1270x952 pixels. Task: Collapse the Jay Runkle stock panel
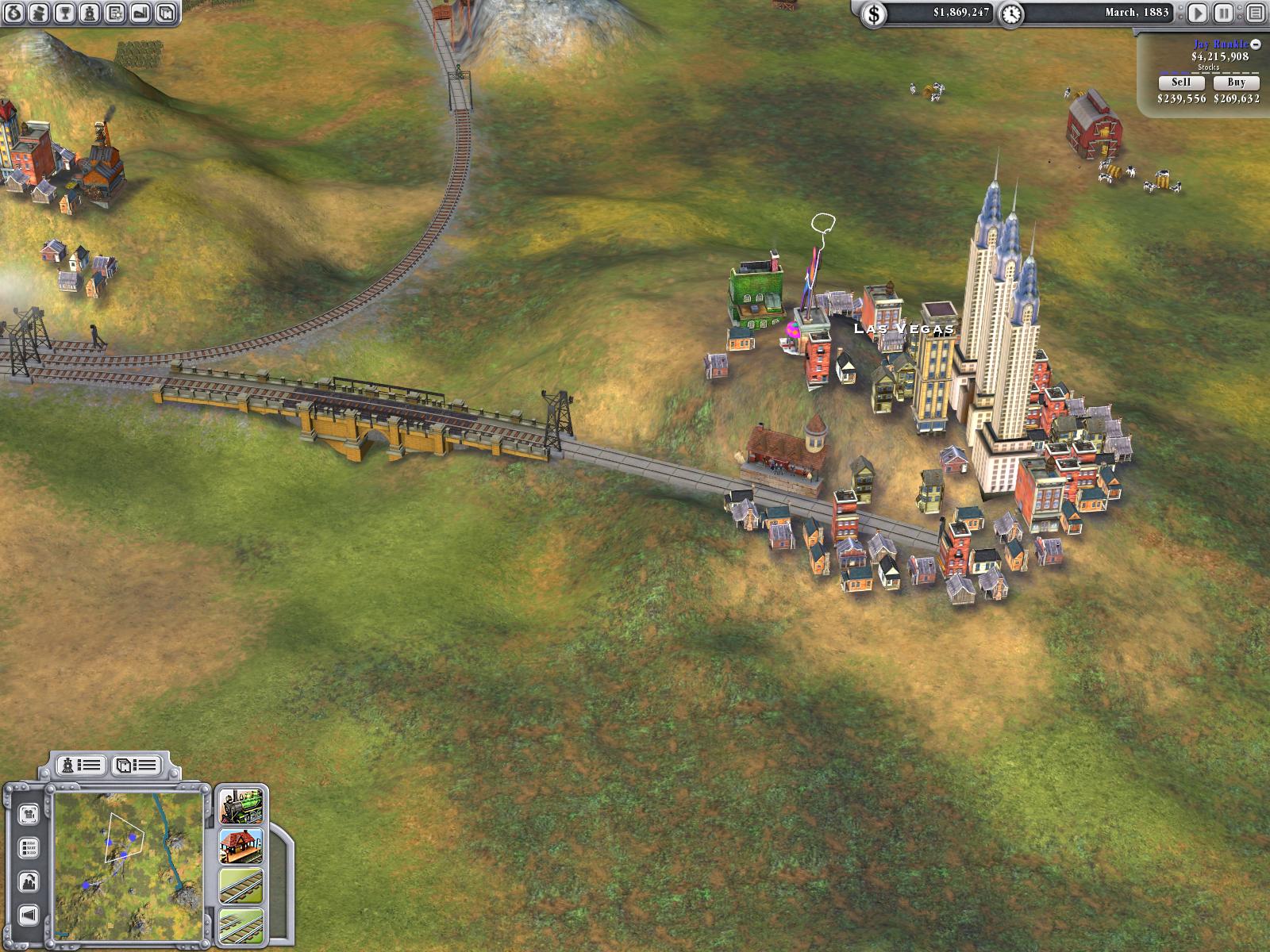1256,44
